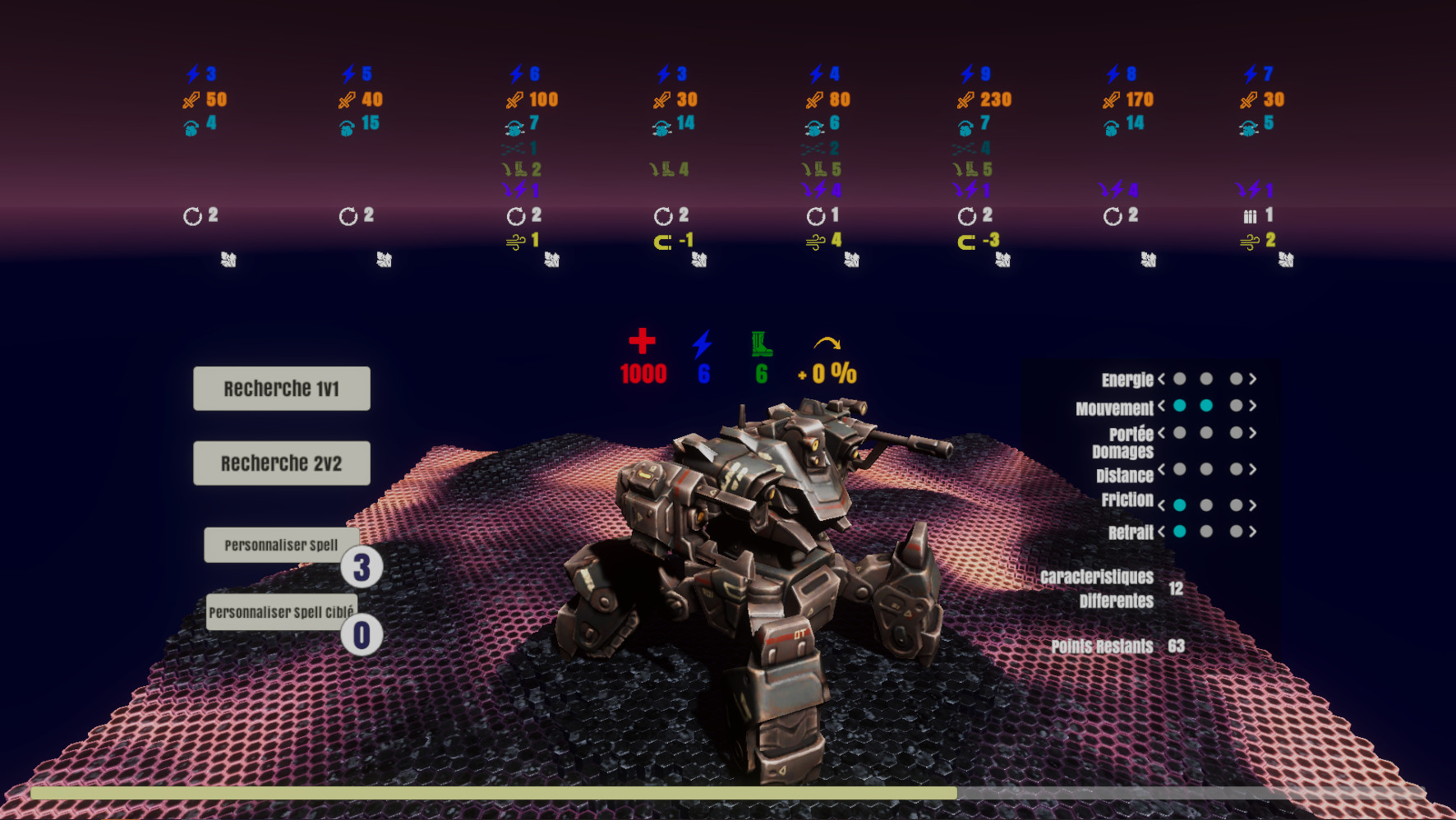Viewport: 1456px width, 820px height.
Task: Click the white spell burst icon under the first spell
Action: tap(229, 259)
